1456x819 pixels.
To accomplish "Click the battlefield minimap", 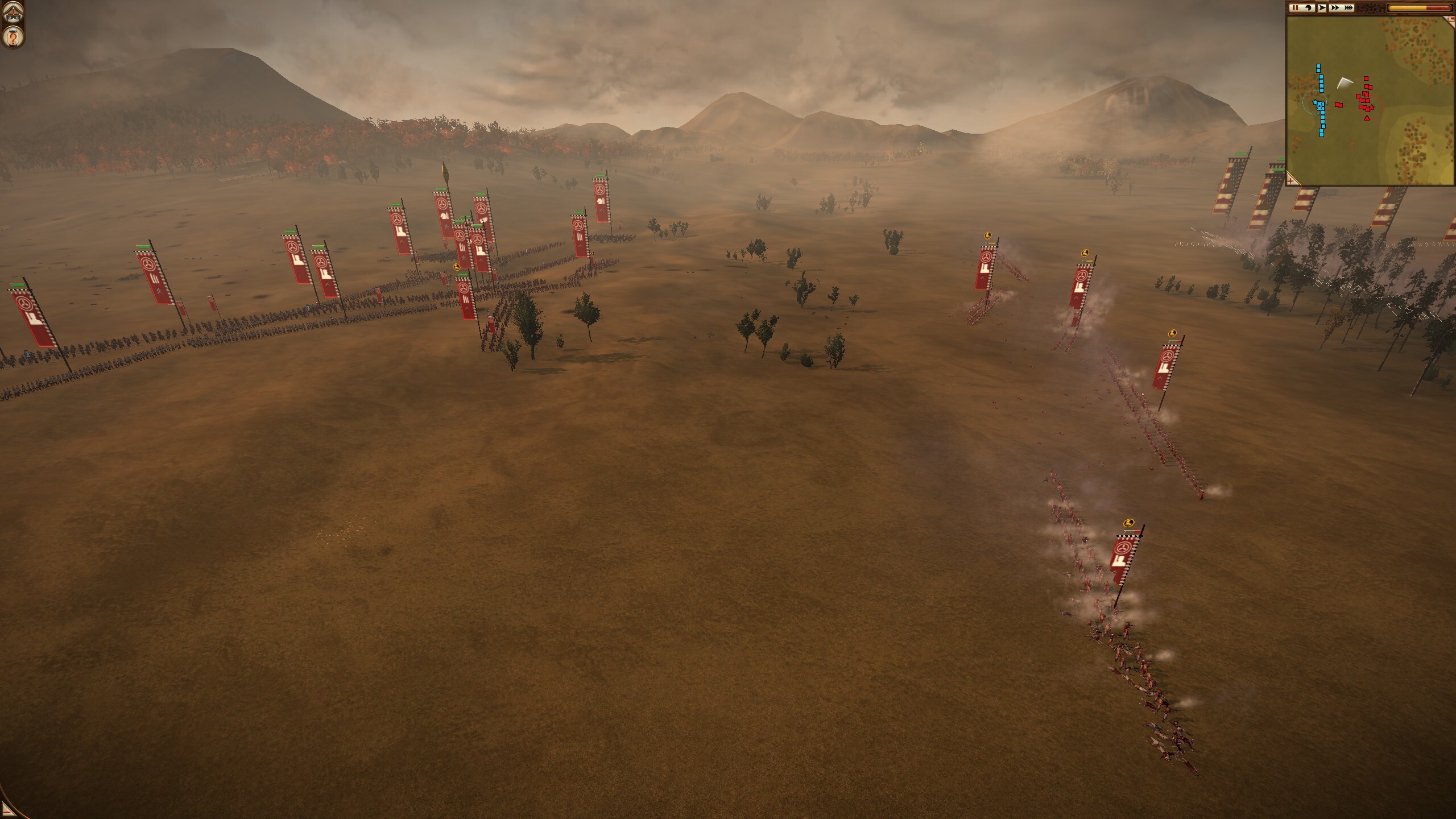I will [1370, 101].
